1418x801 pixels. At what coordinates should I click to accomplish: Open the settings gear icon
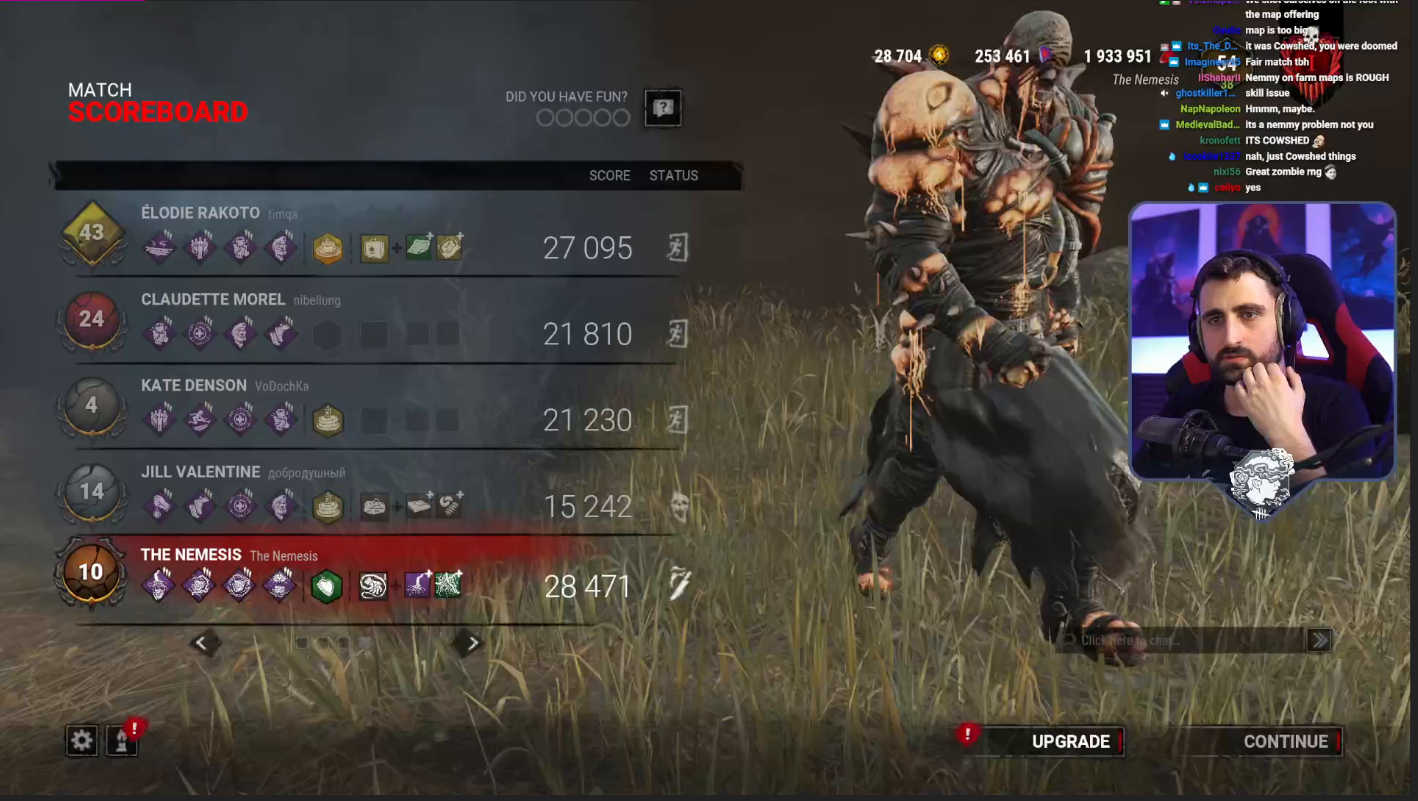(82, 740)
